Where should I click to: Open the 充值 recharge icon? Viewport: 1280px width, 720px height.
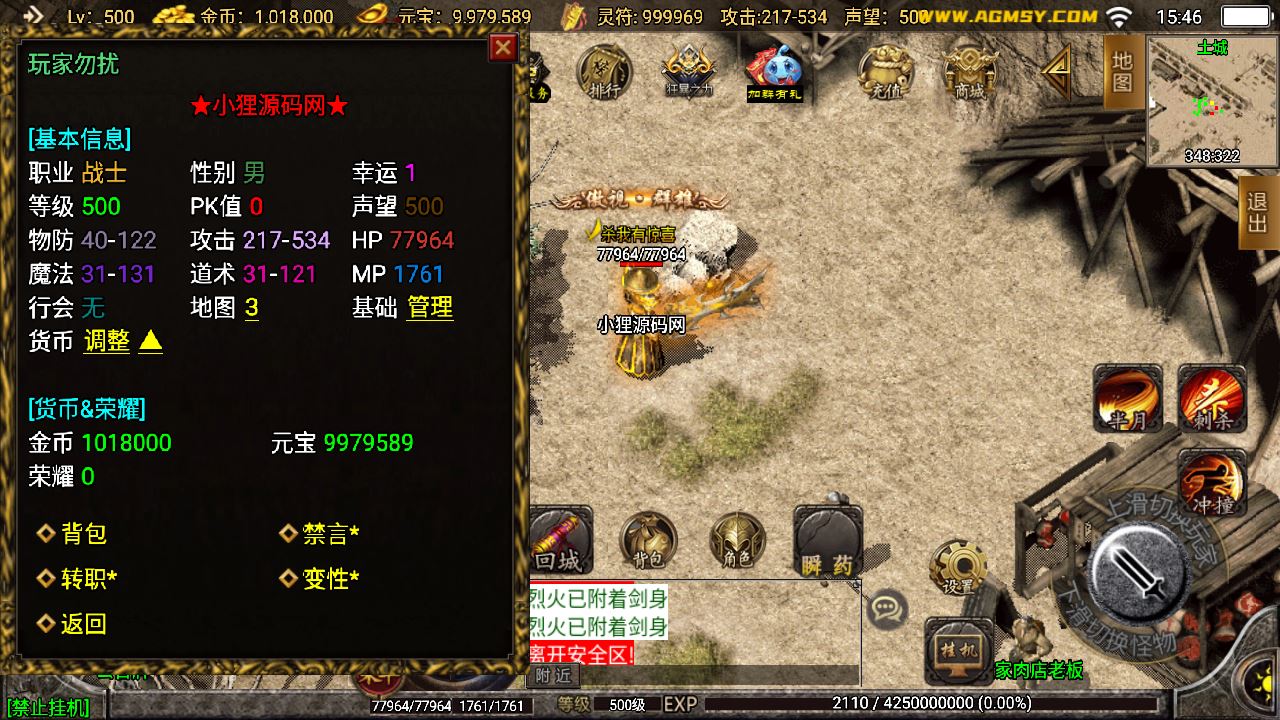pos(885,72)
